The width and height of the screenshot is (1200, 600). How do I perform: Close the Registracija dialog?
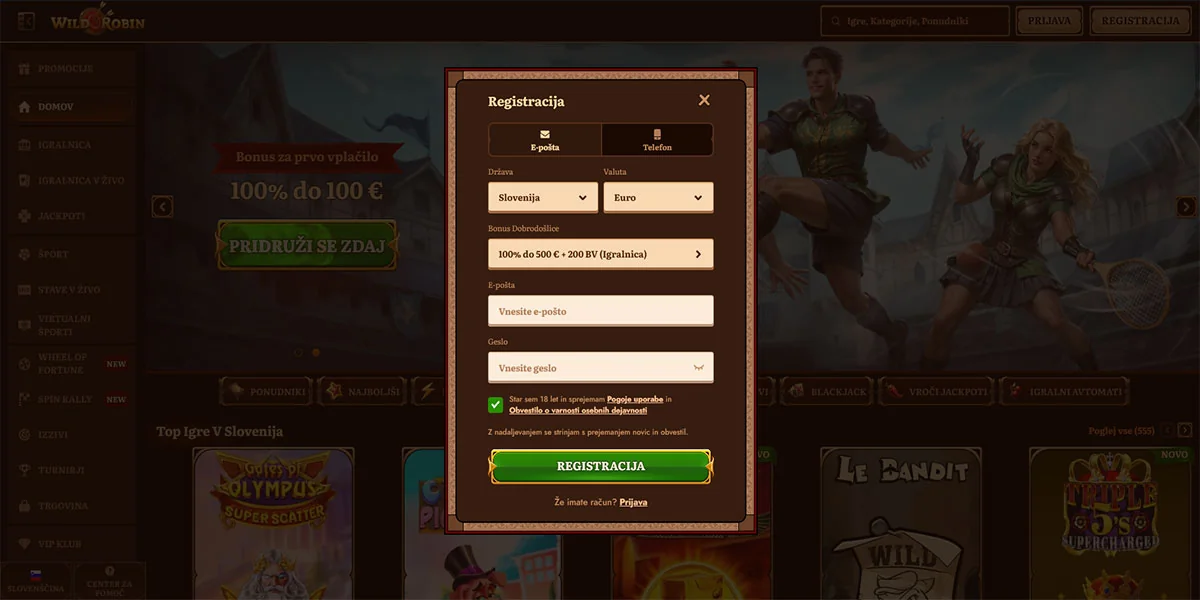[x=704, y=100]
